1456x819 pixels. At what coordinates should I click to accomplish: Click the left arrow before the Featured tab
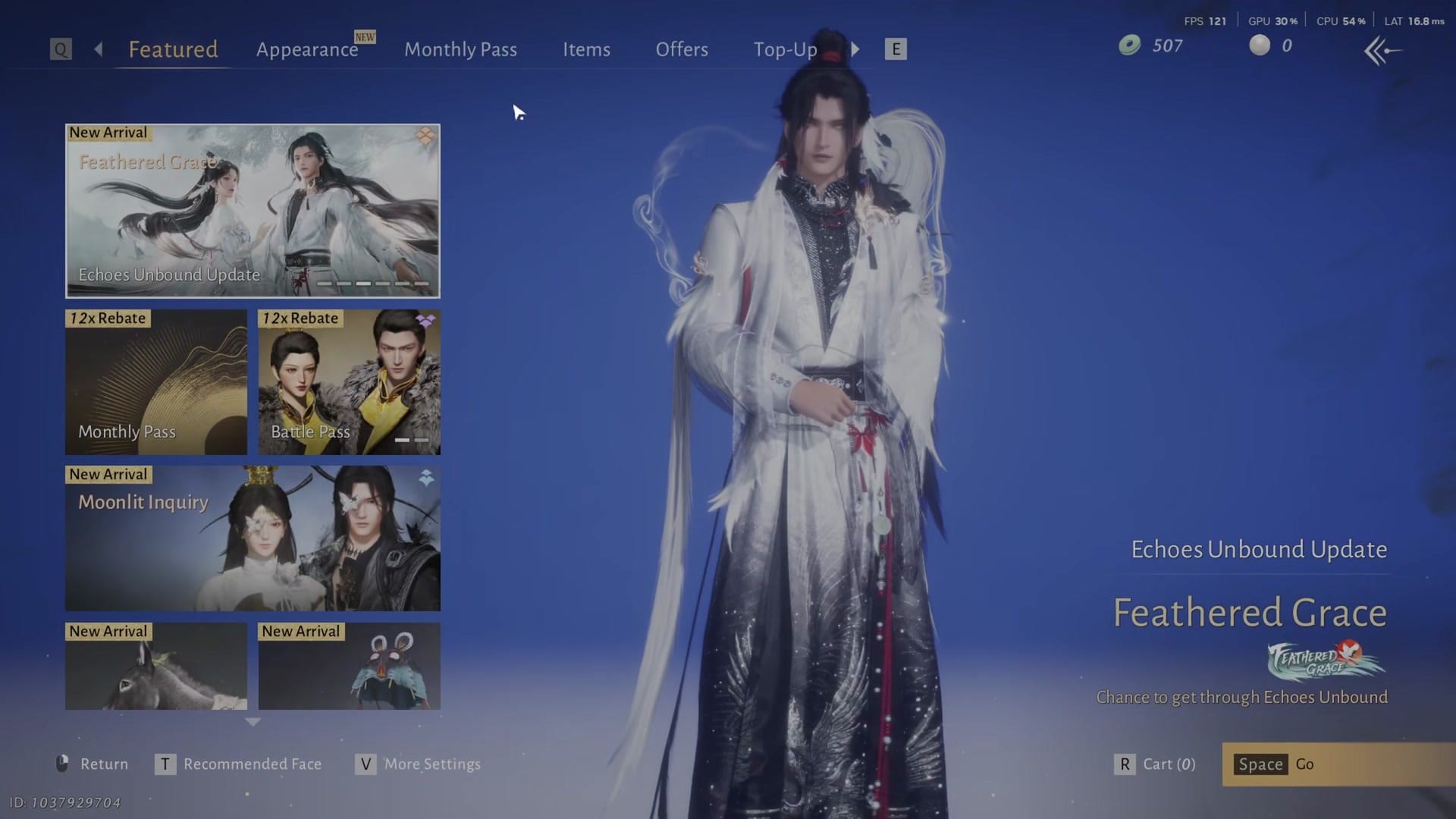click(98, 49)
